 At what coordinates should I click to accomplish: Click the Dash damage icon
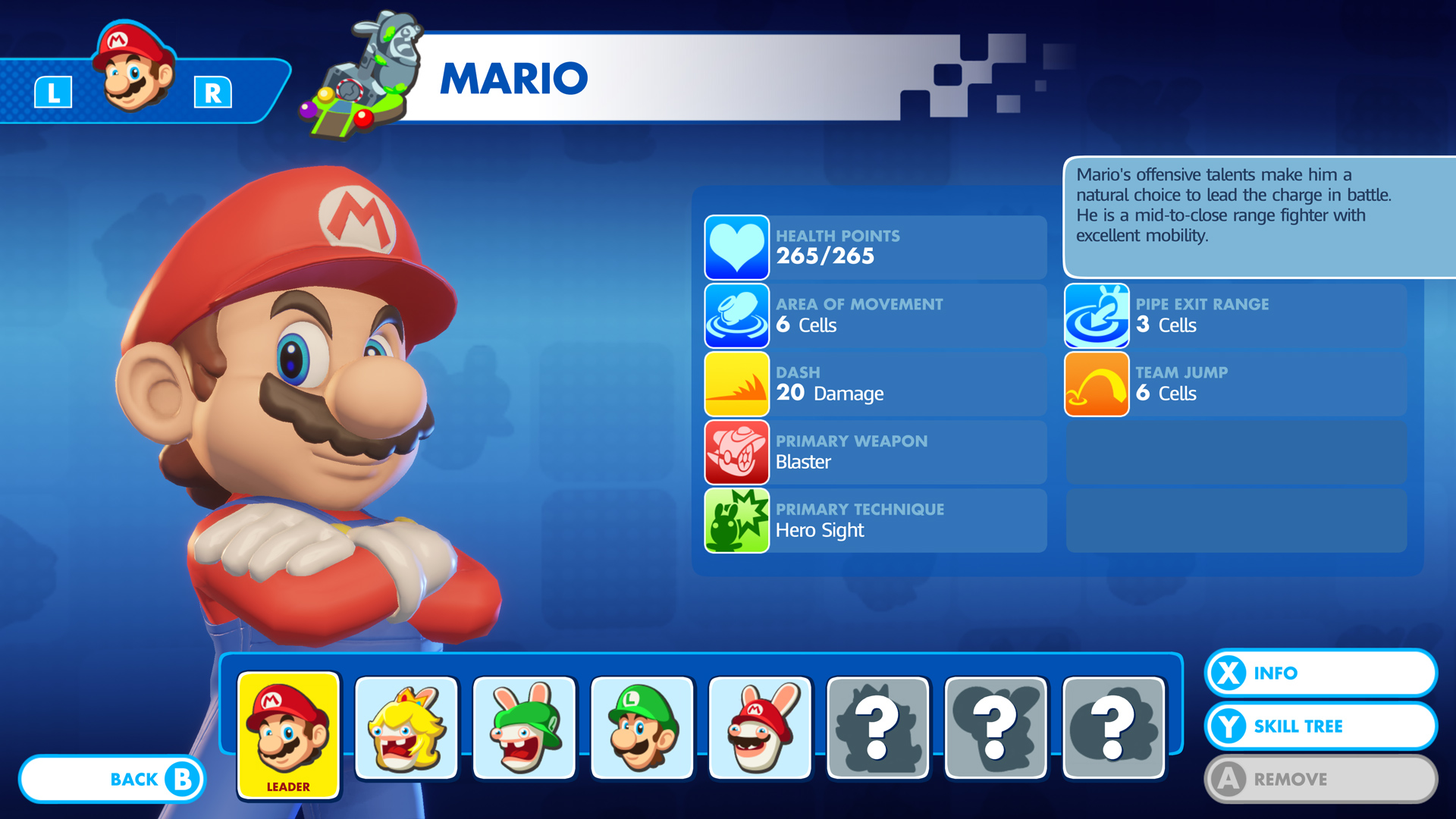(x=736, y=384)
